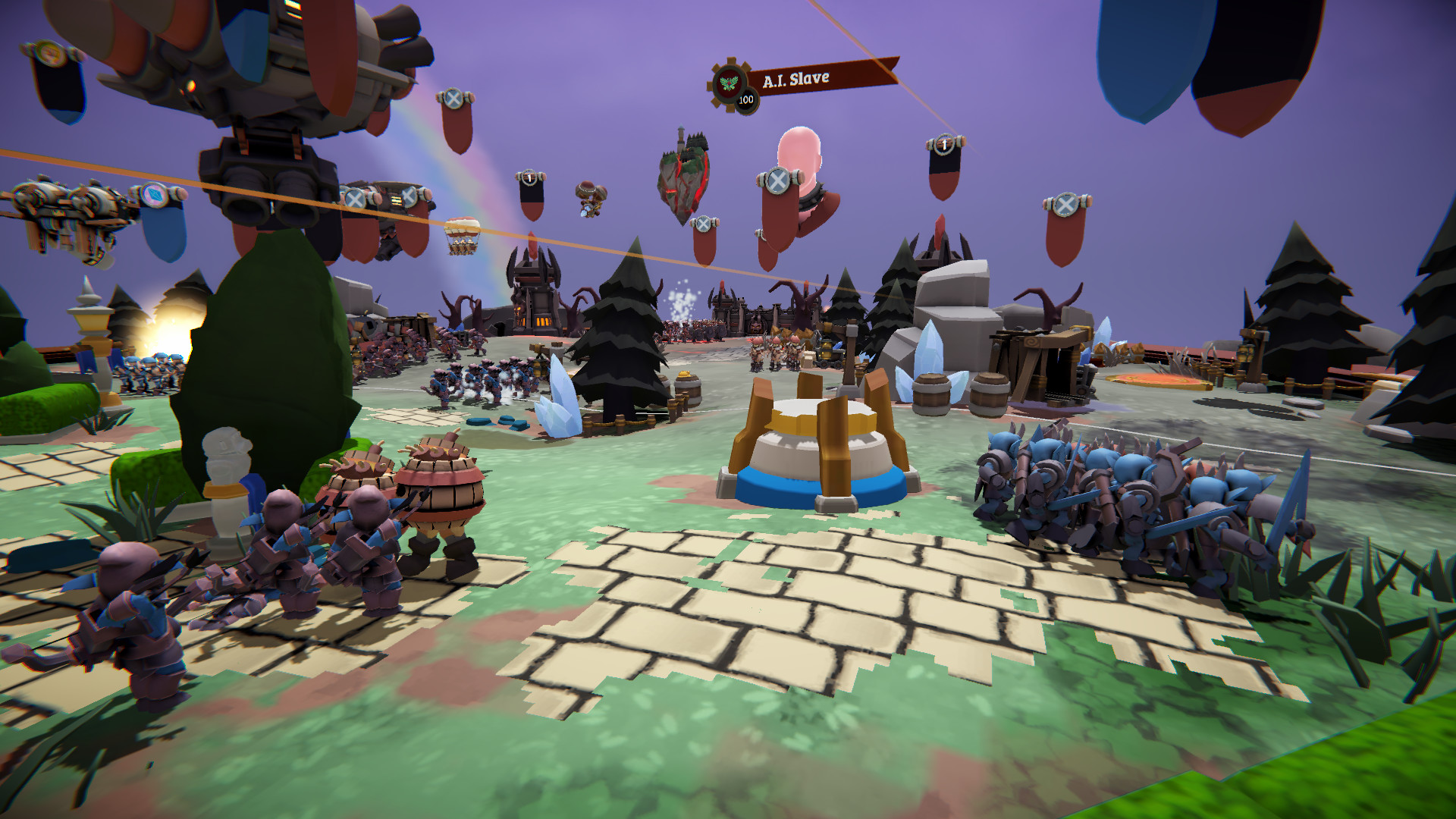Click the barrel-armored ogre unit
The image size is (1456, 819).
coord(440,493)
